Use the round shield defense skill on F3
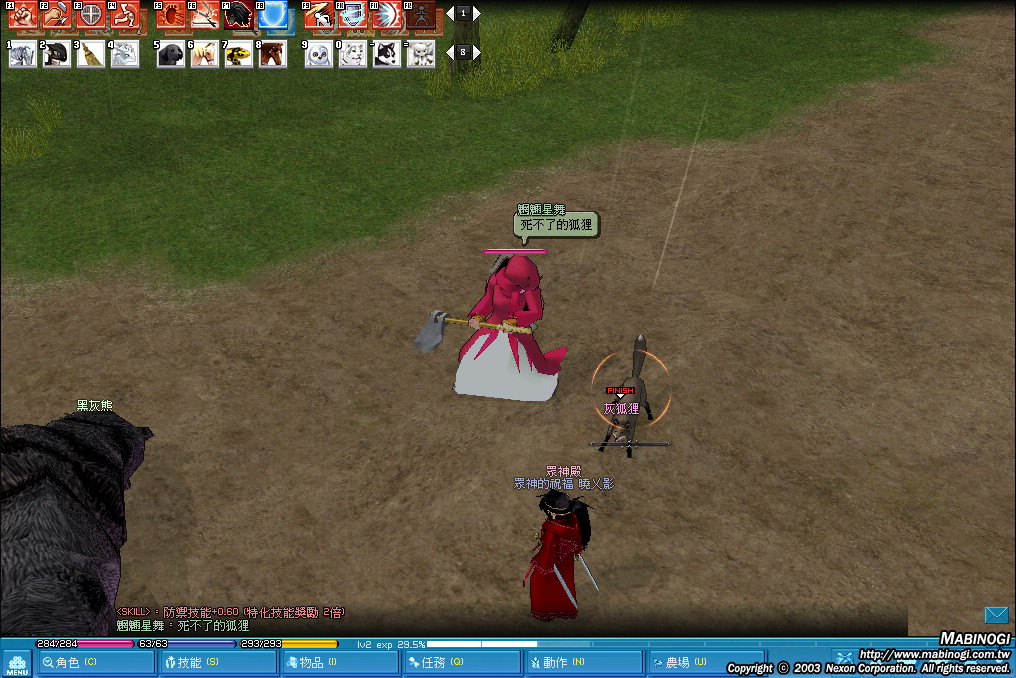The image size is (1016, 678). point(90,15)
